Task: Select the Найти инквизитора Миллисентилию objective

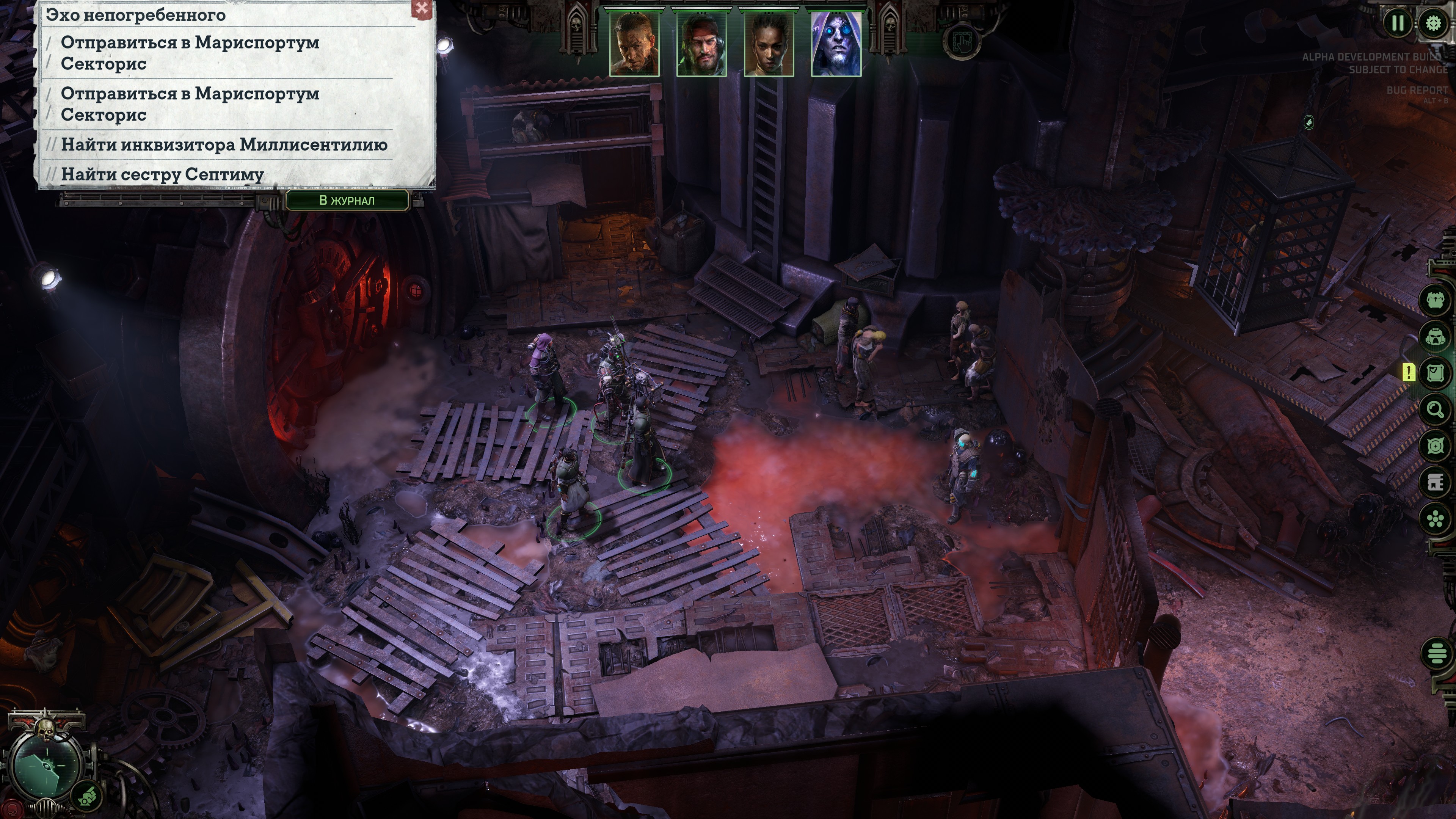Action: pos(224,145)
